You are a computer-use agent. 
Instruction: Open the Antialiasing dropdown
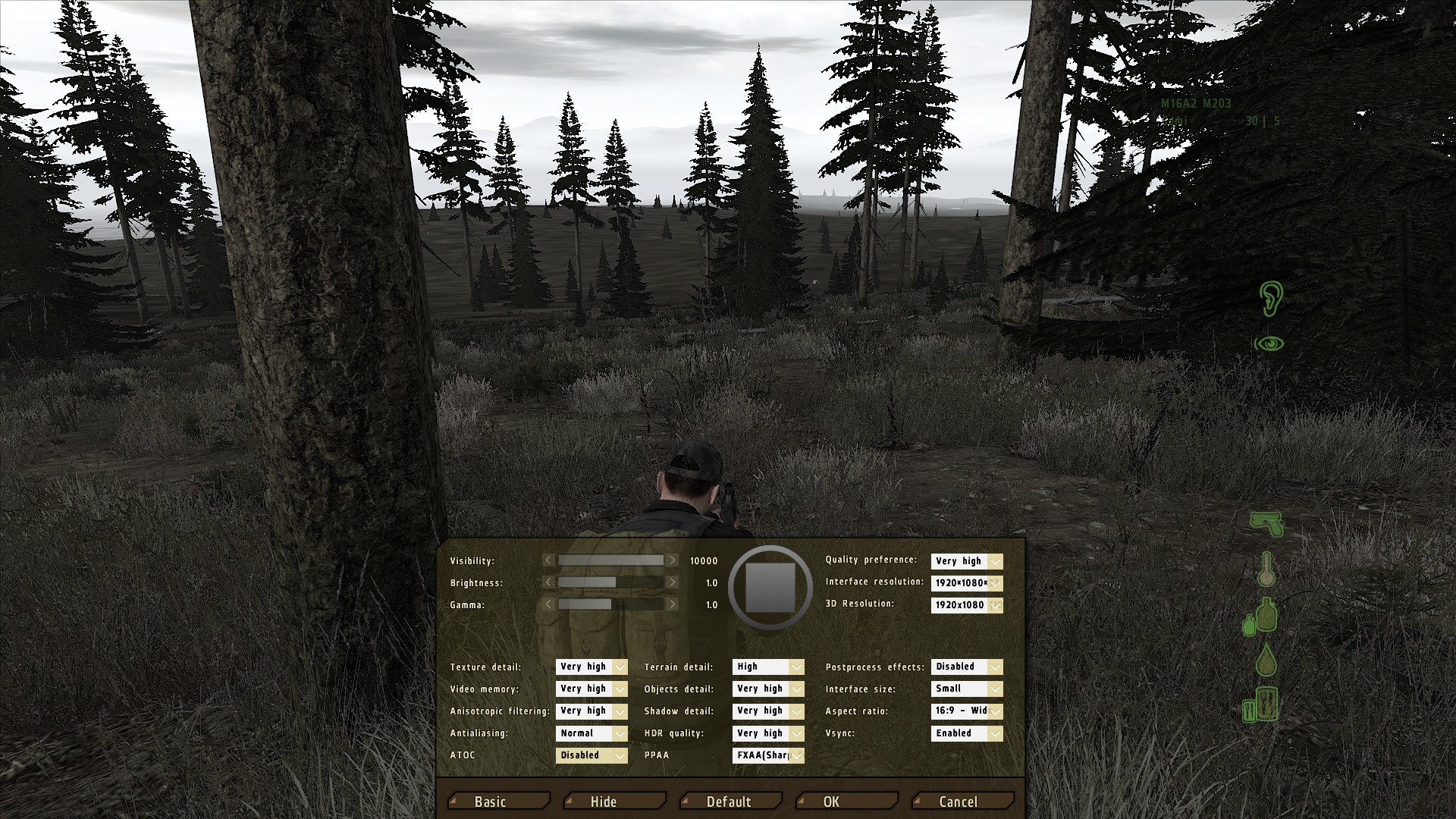click(591, 733)
